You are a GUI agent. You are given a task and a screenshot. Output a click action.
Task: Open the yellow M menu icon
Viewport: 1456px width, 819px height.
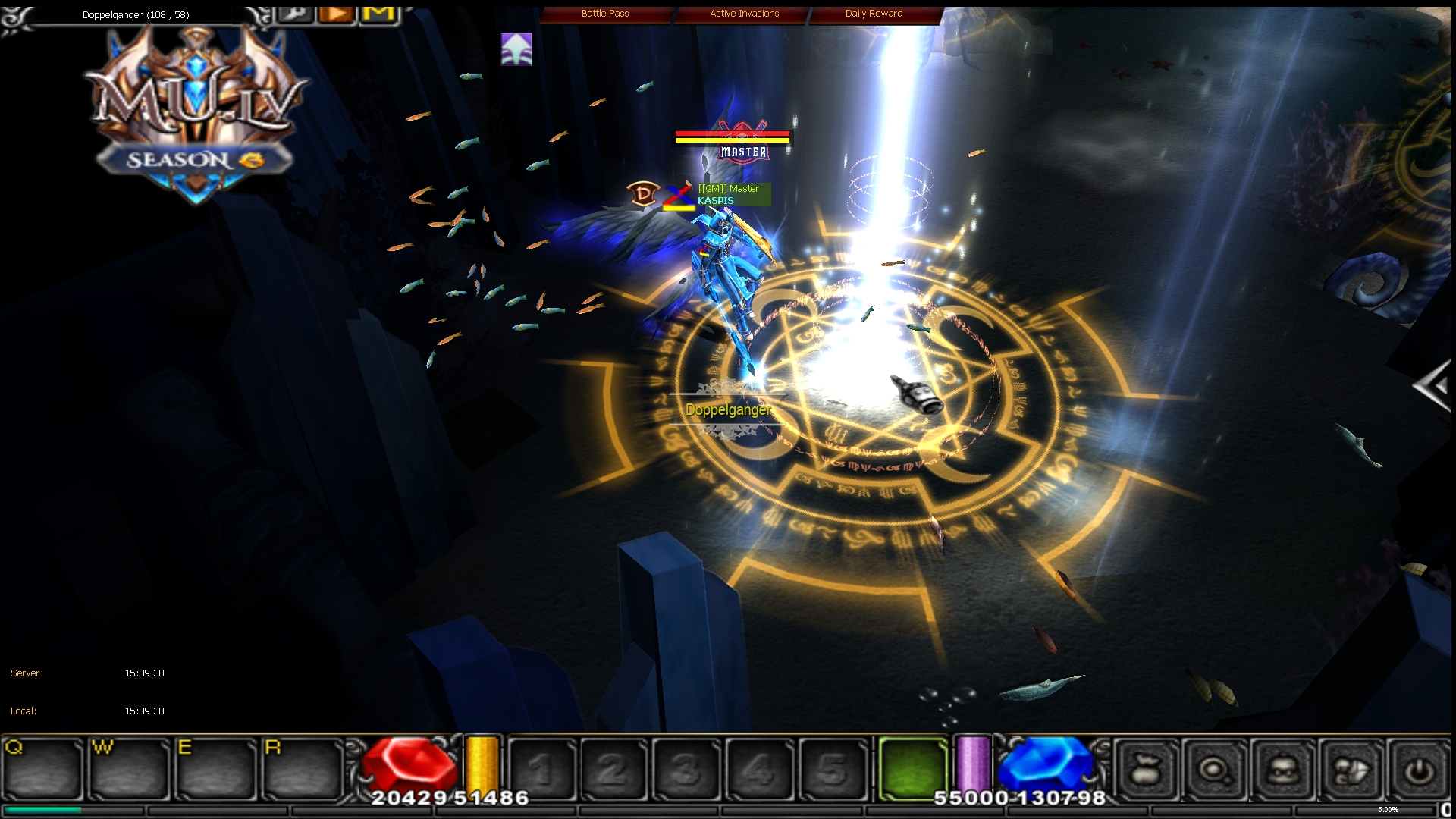(379, 13)
